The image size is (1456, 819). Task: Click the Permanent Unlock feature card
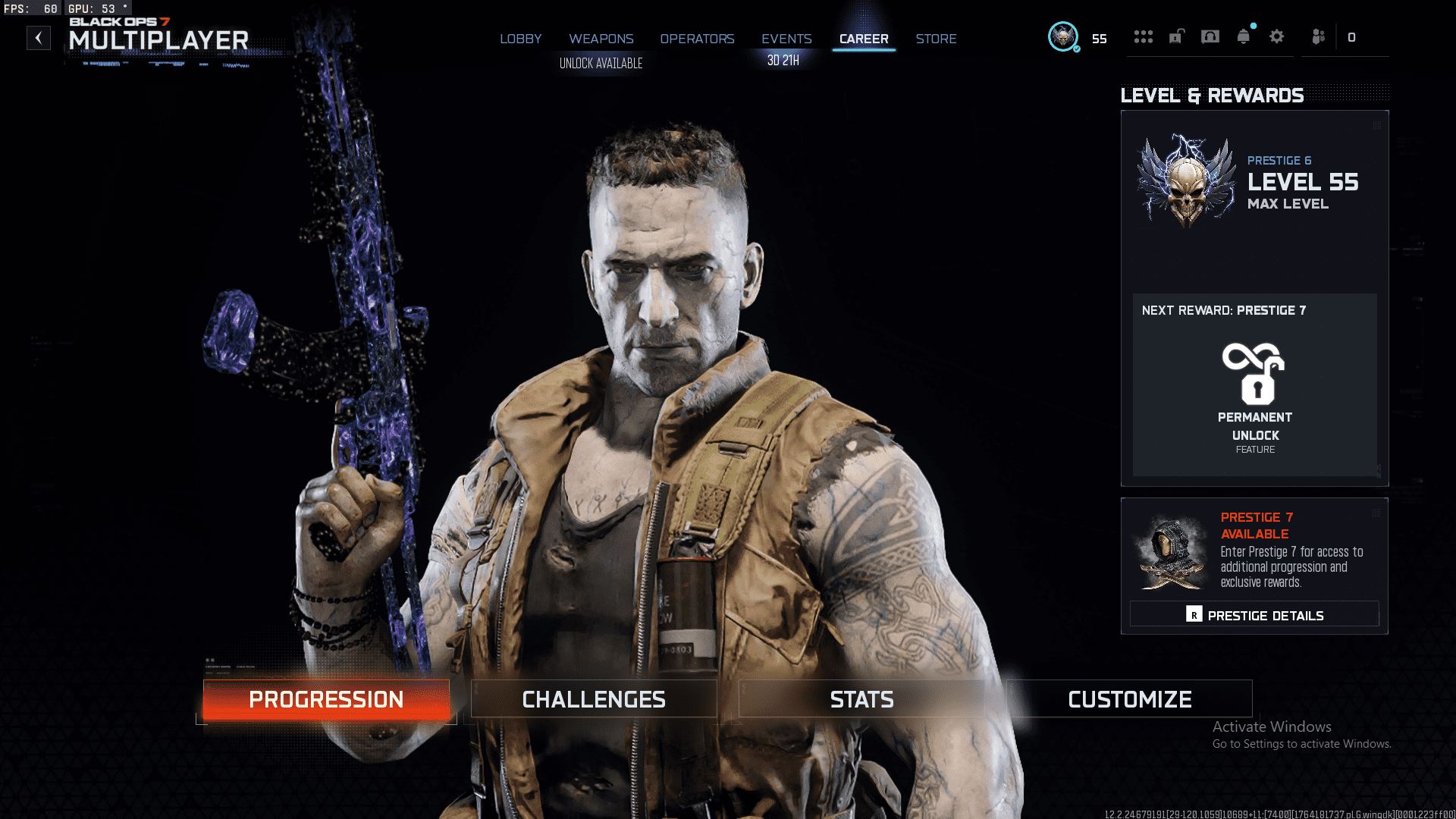click(1254, 387)
